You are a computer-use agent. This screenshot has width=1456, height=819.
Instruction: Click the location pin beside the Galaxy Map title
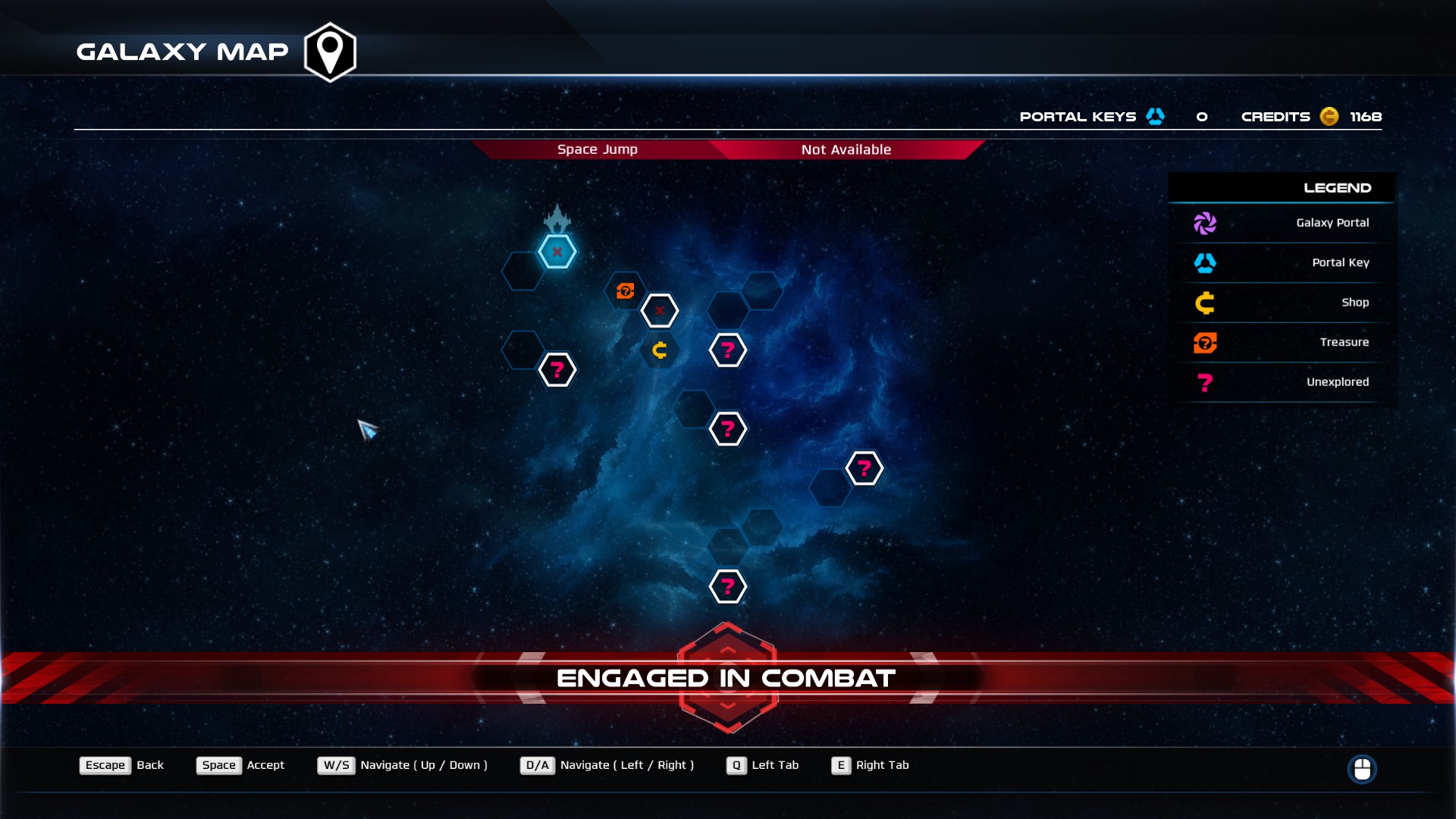coord(329,51)
